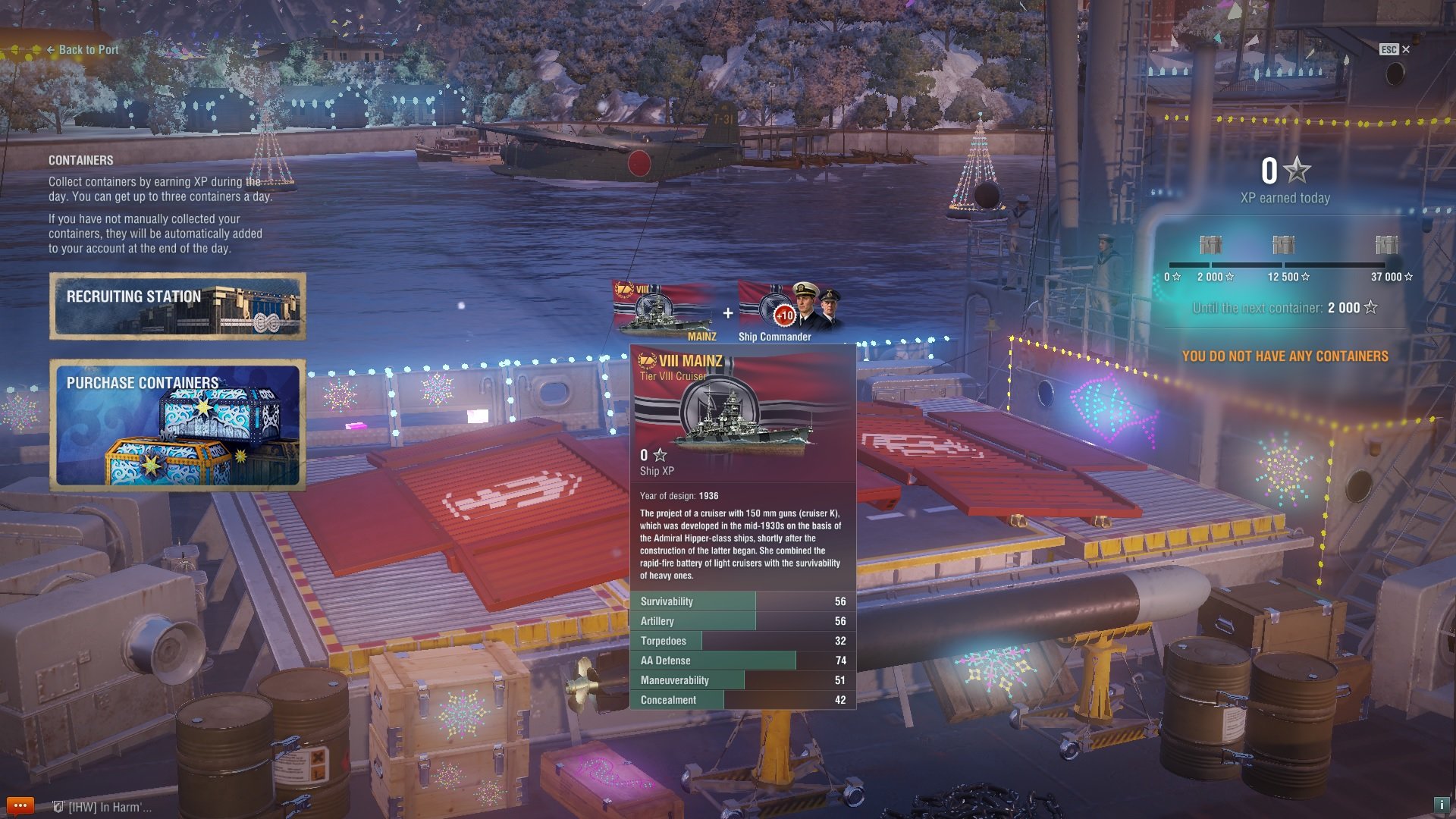1456x819 pixels.
Task: Open the Purchase Containers banner
Action: click(x=178, y=425)
